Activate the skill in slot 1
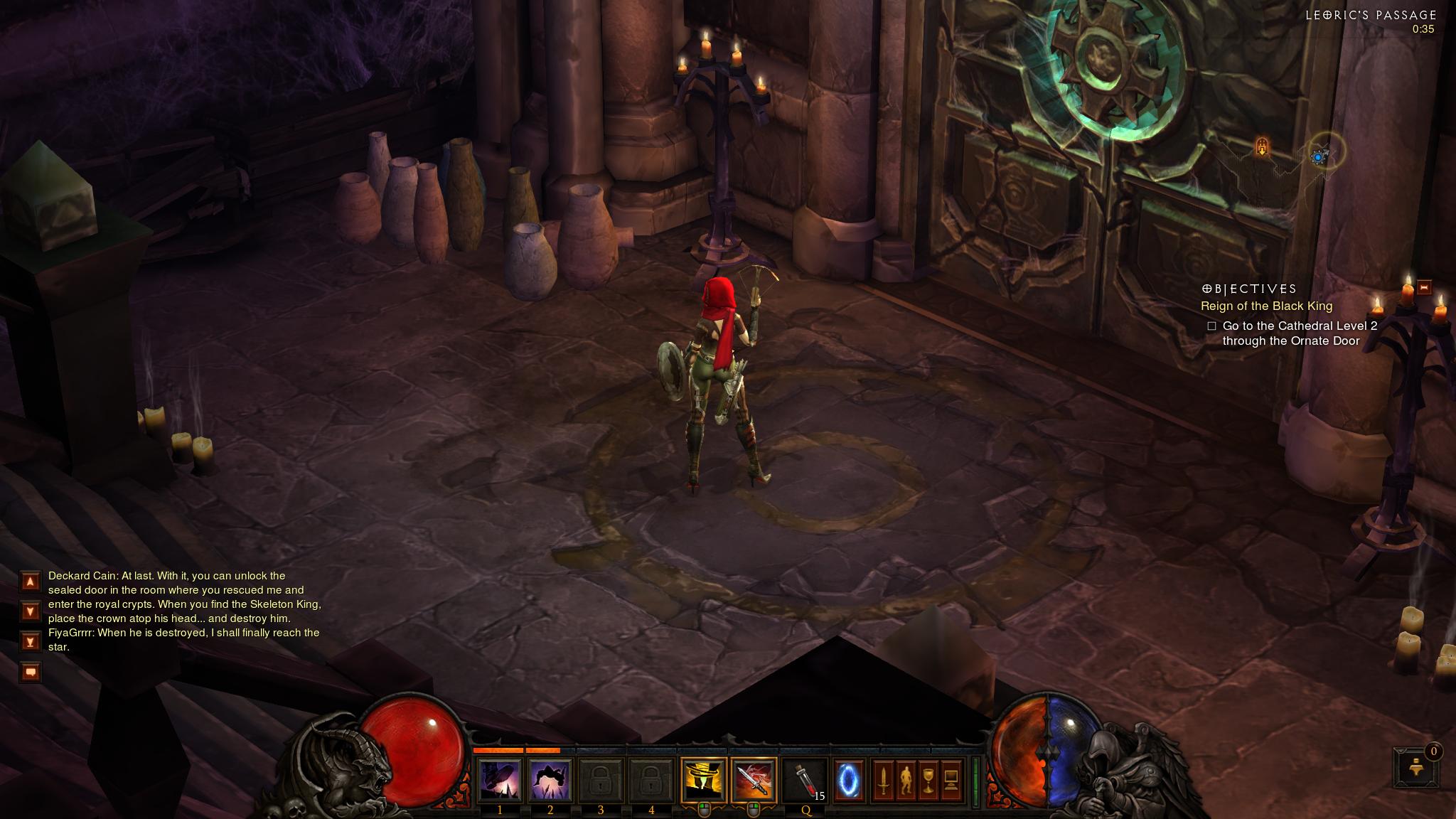This screenshot has width=1456, height=819. 500,780
